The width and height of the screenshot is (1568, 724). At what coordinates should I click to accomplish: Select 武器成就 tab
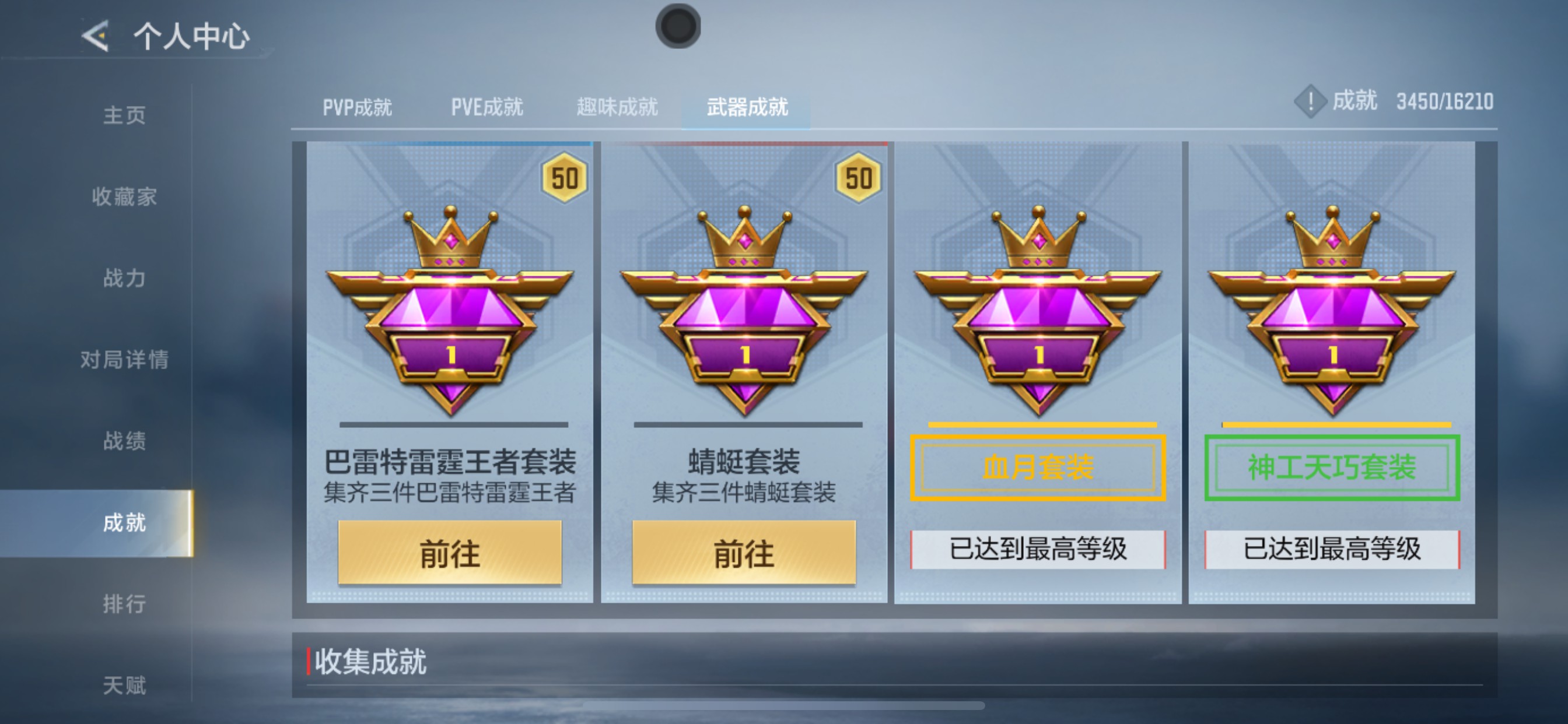click(x=748, y=107)
